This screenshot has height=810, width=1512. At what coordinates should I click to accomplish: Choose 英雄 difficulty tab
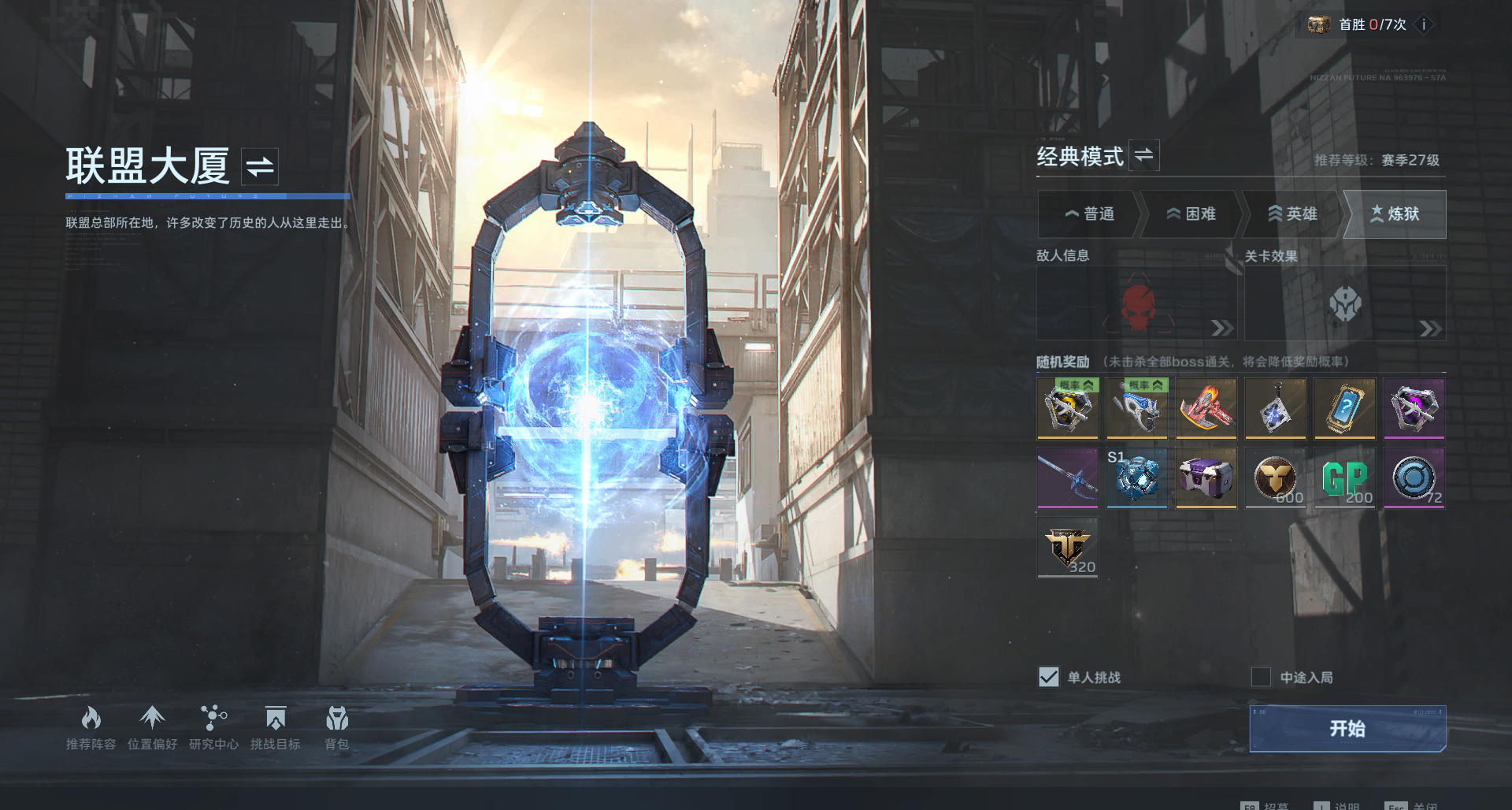click(1292, 214)
